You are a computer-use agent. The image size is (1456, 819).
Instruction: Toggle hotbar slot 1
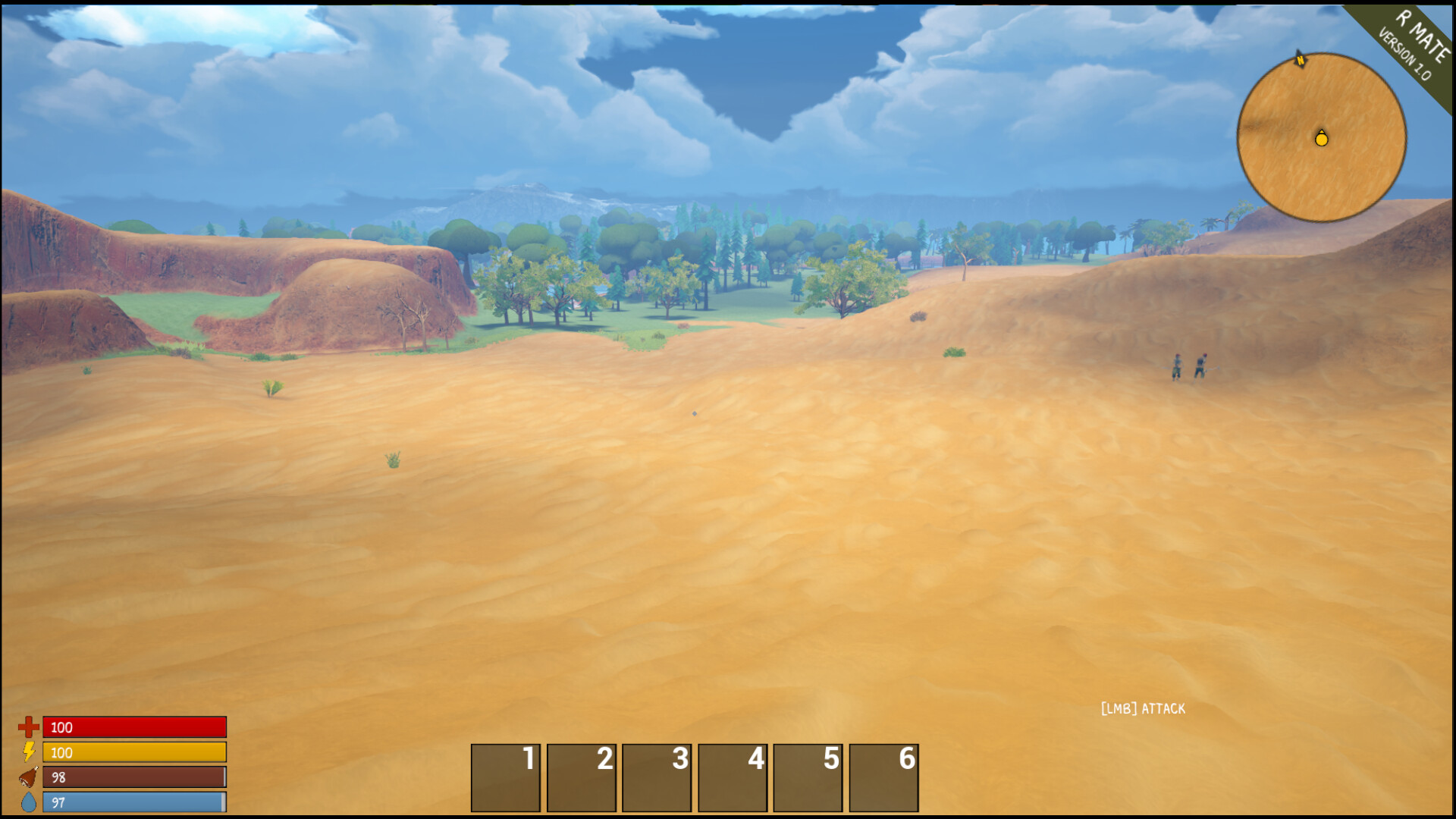505,777
